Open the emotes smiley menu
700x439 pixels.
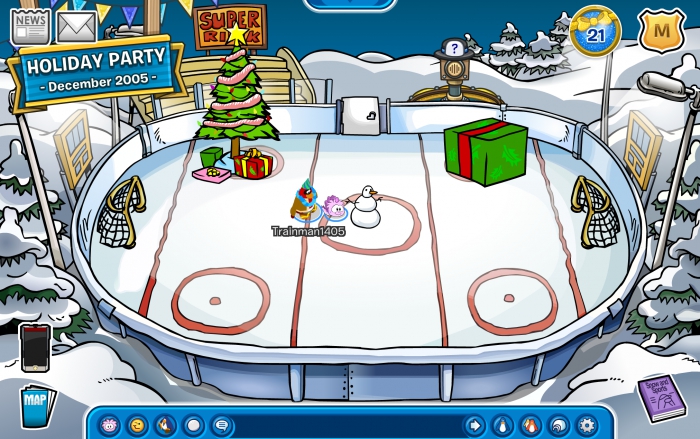click(x=137, y=425)
